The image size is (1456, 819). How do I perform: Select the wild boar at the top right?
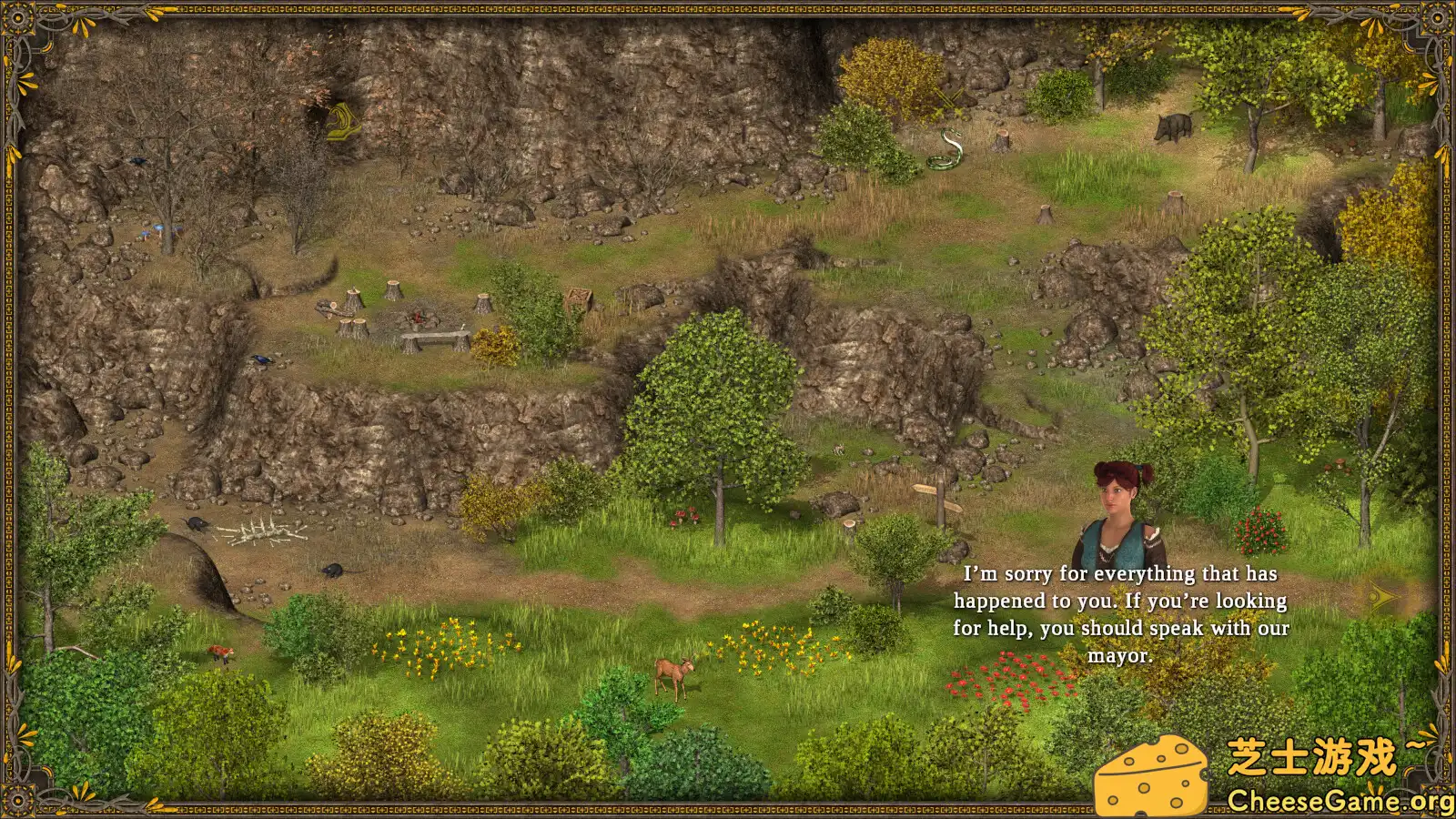pos(1174,123)
